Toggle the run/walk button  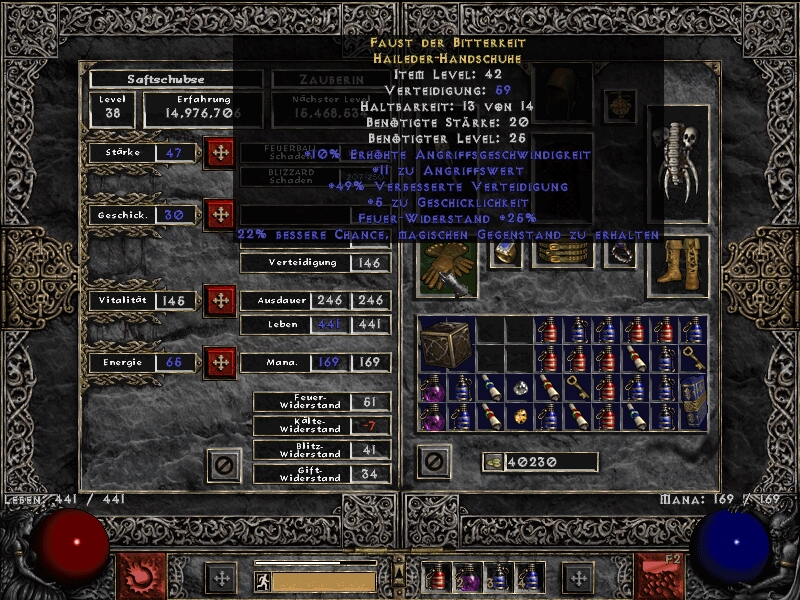coord(262,580)
